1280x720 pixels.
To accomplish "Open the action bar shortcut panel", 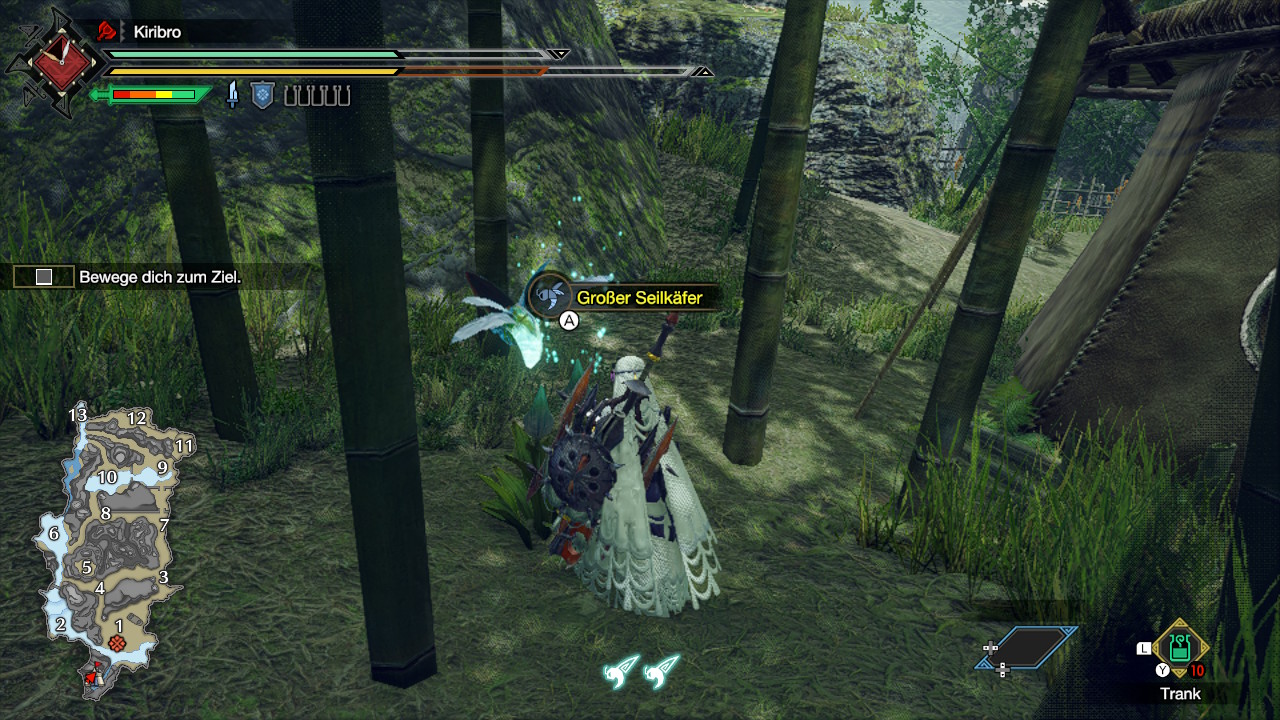I will [x=1027, y=648].
